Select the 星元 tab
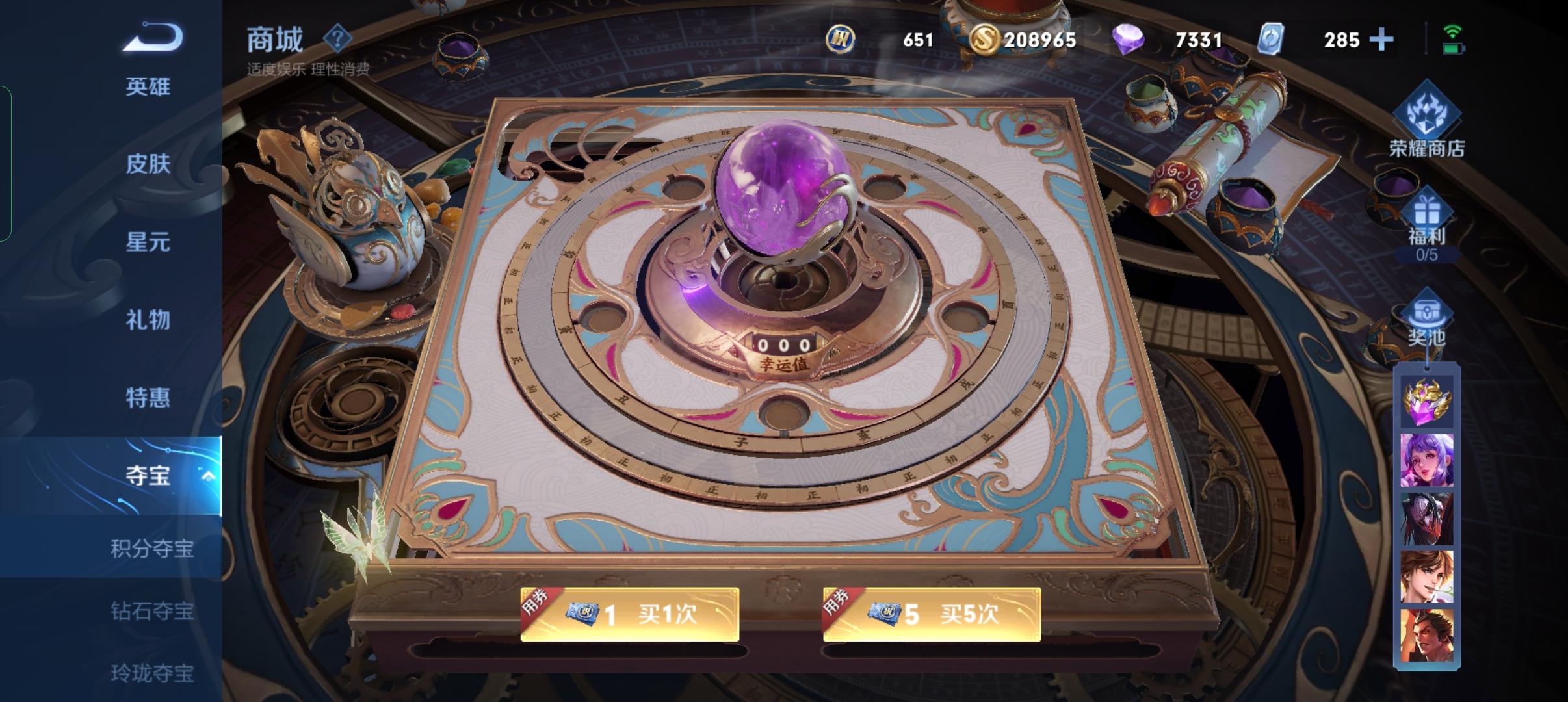This screenshot has height=702, width=1568. pos(150,242)
